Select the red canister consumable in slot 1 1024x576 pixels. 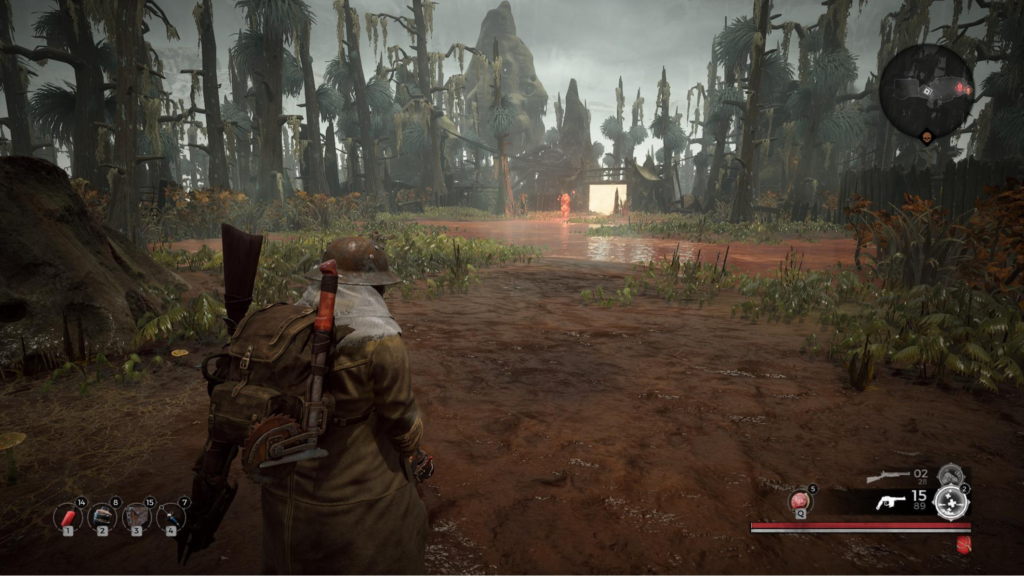68,517
